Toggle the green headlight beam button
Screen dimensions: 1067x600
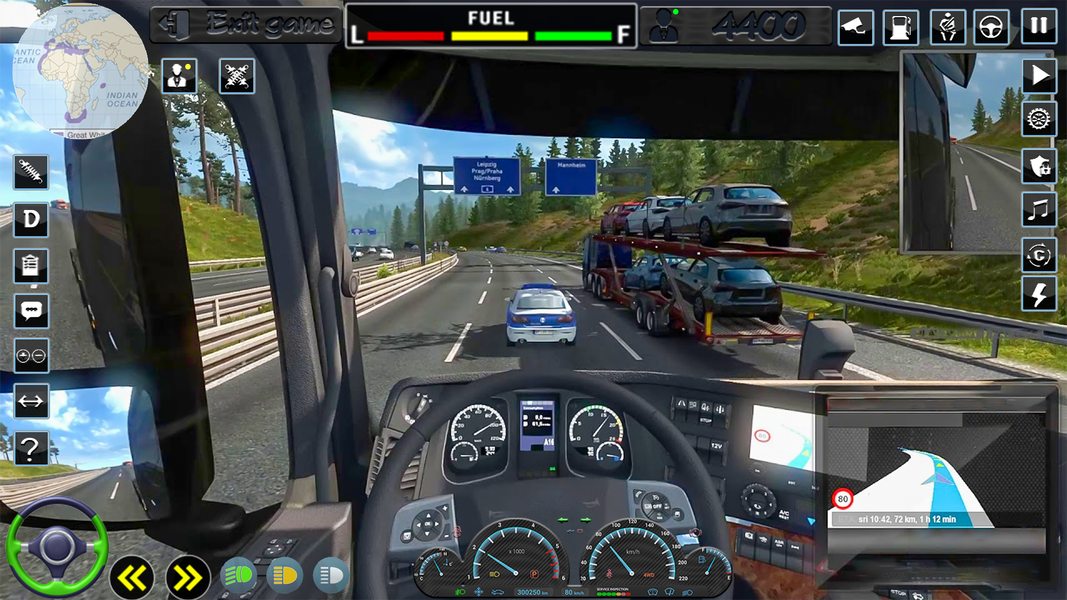(x=238, y=575)
